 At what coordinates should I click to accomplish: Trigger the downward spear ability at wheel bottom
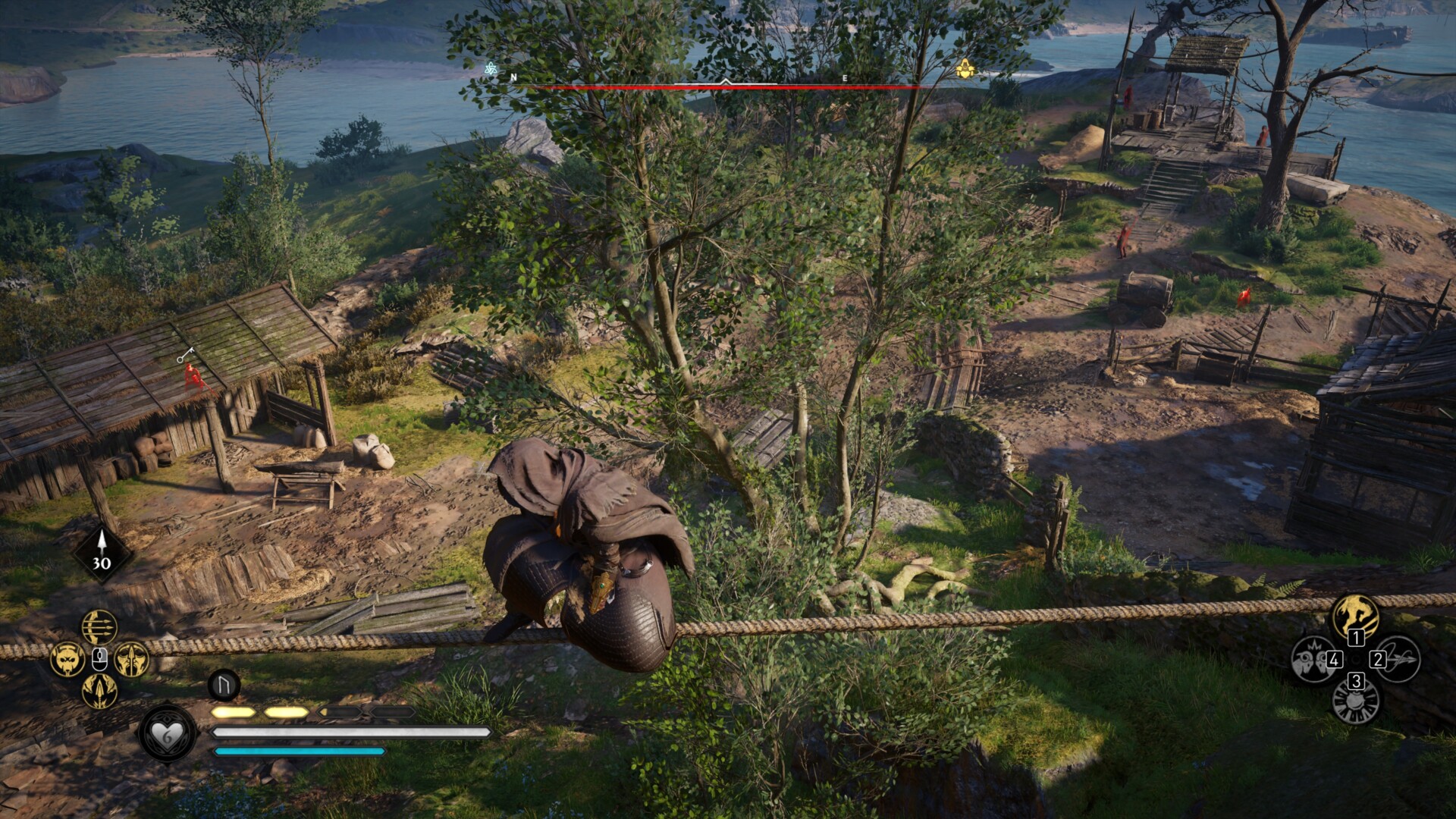(x=99, y=691)
